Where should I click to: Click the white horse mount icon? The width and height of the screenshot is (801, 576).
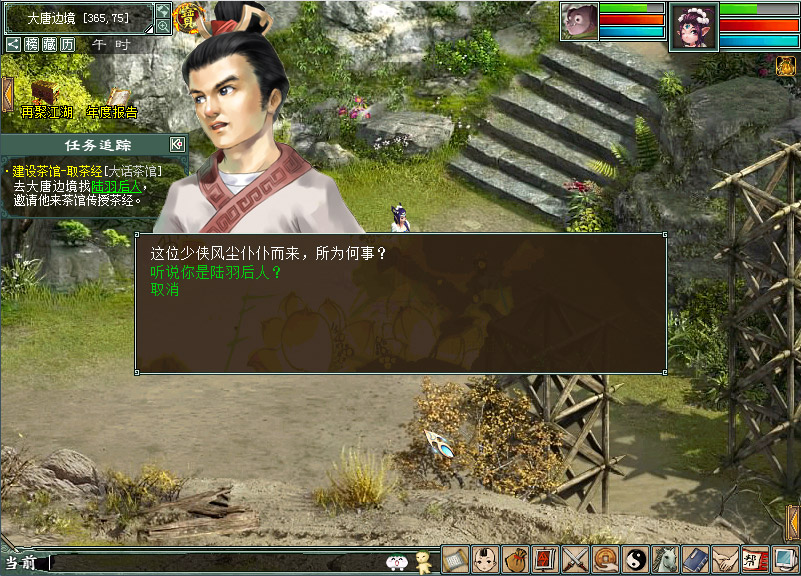[x=665, y=559]
